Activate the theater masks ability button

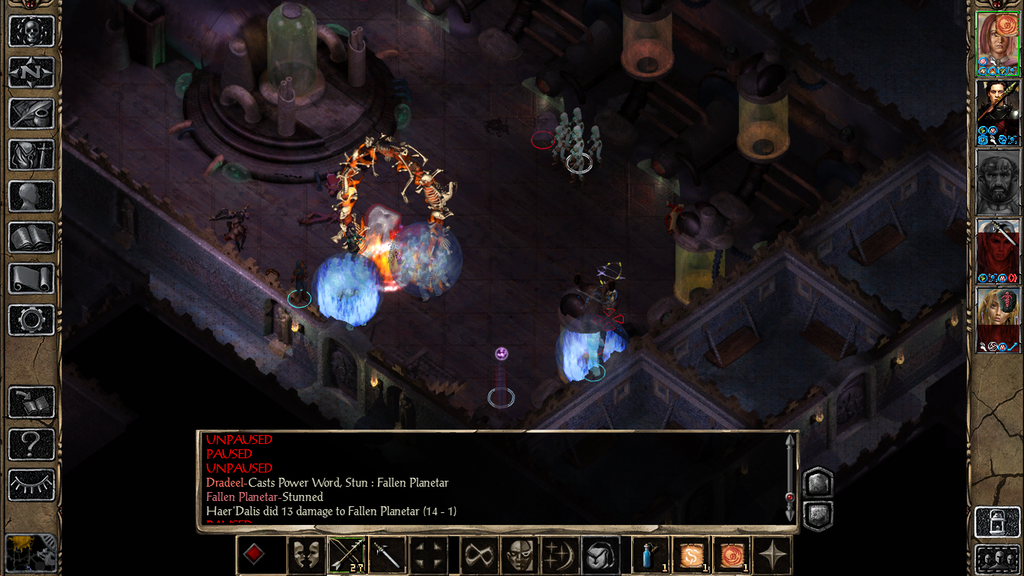(305, 555)
